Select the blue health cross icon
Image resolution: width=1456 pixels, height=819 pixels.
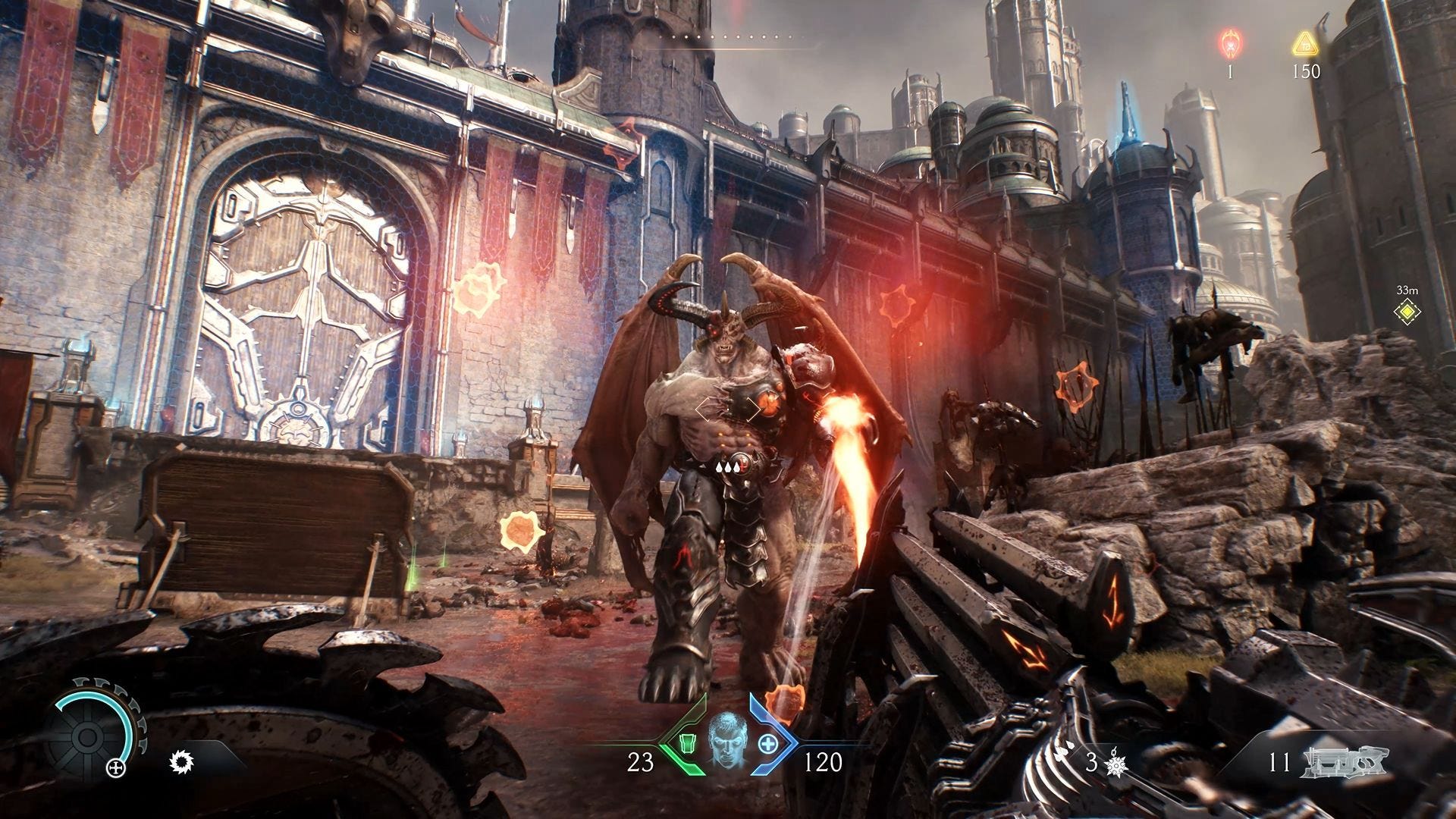pos(767,742)
